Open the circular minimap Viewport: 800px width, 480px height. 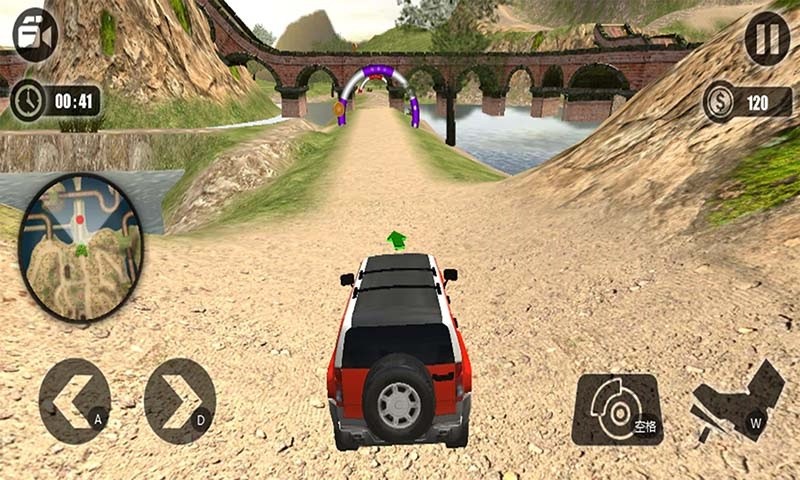coord(80,247)
